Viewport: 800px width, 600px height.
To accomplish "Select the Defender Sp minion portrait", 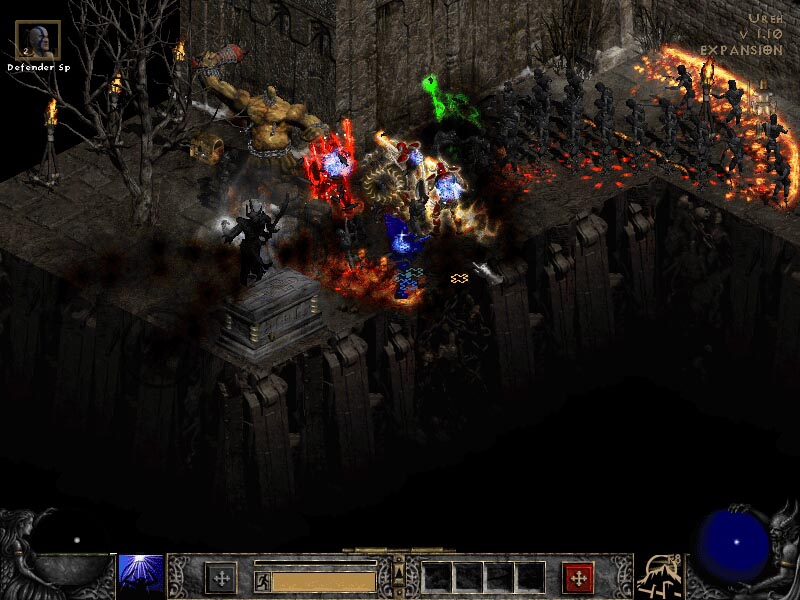I will 38,40.
